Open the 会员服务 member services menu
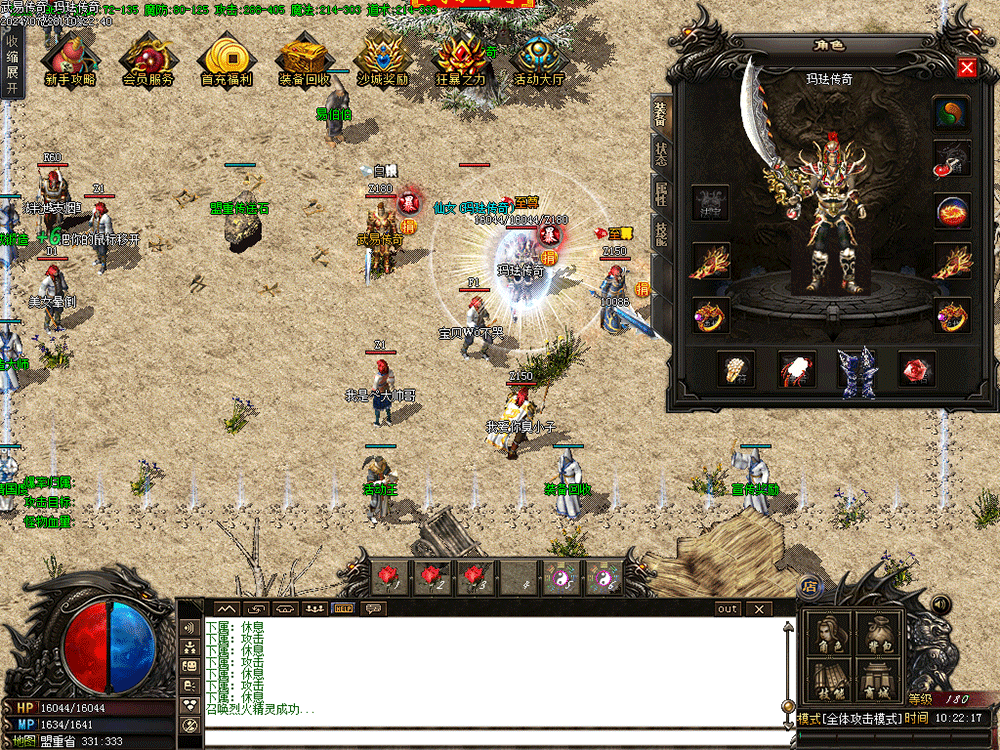Viewport: 1000px width, 750px height. [148, 60]
